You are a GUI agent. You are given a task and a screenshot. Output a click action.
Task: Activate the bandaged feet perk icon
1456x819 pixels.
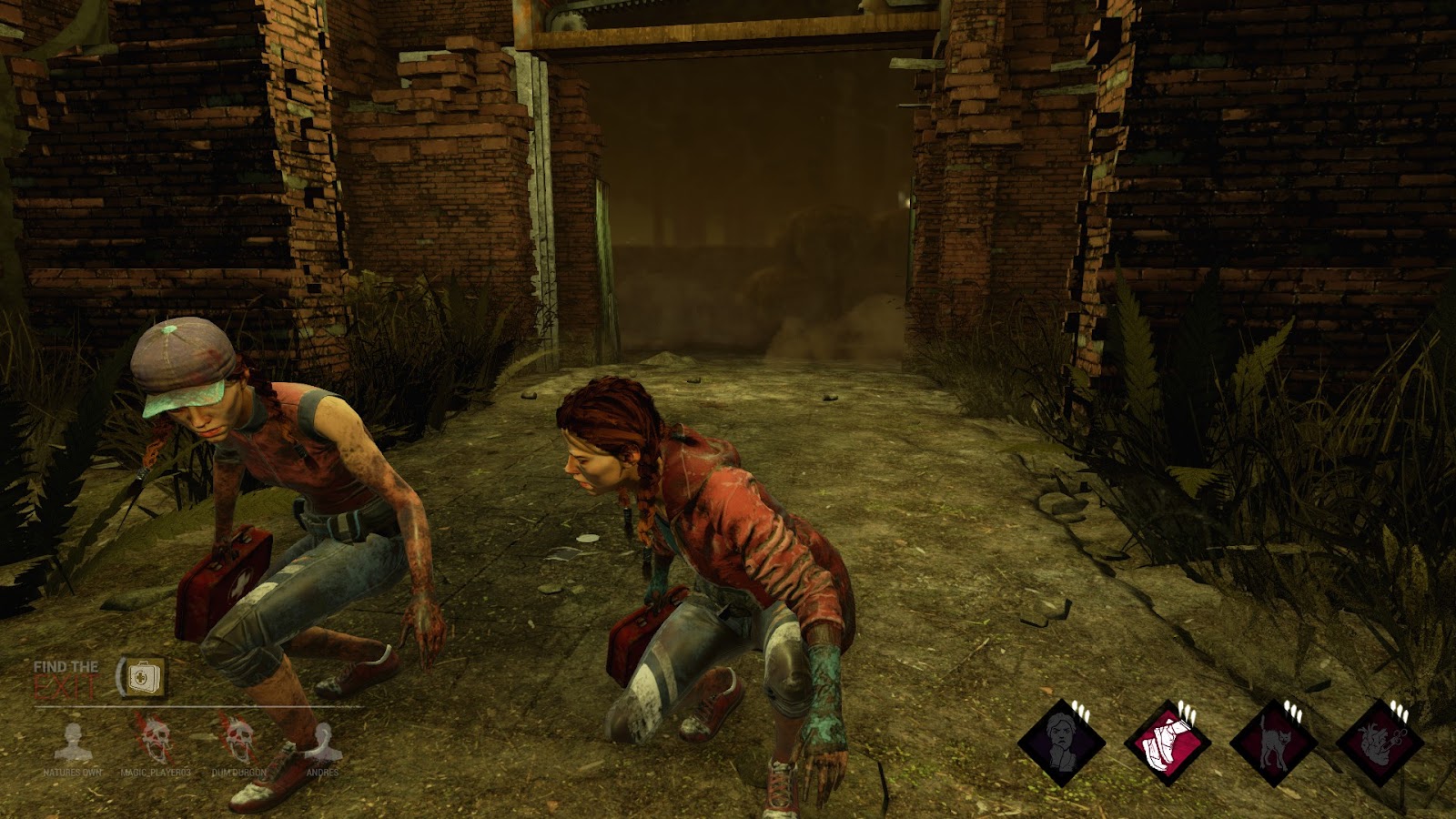(x=1168, y=743)
